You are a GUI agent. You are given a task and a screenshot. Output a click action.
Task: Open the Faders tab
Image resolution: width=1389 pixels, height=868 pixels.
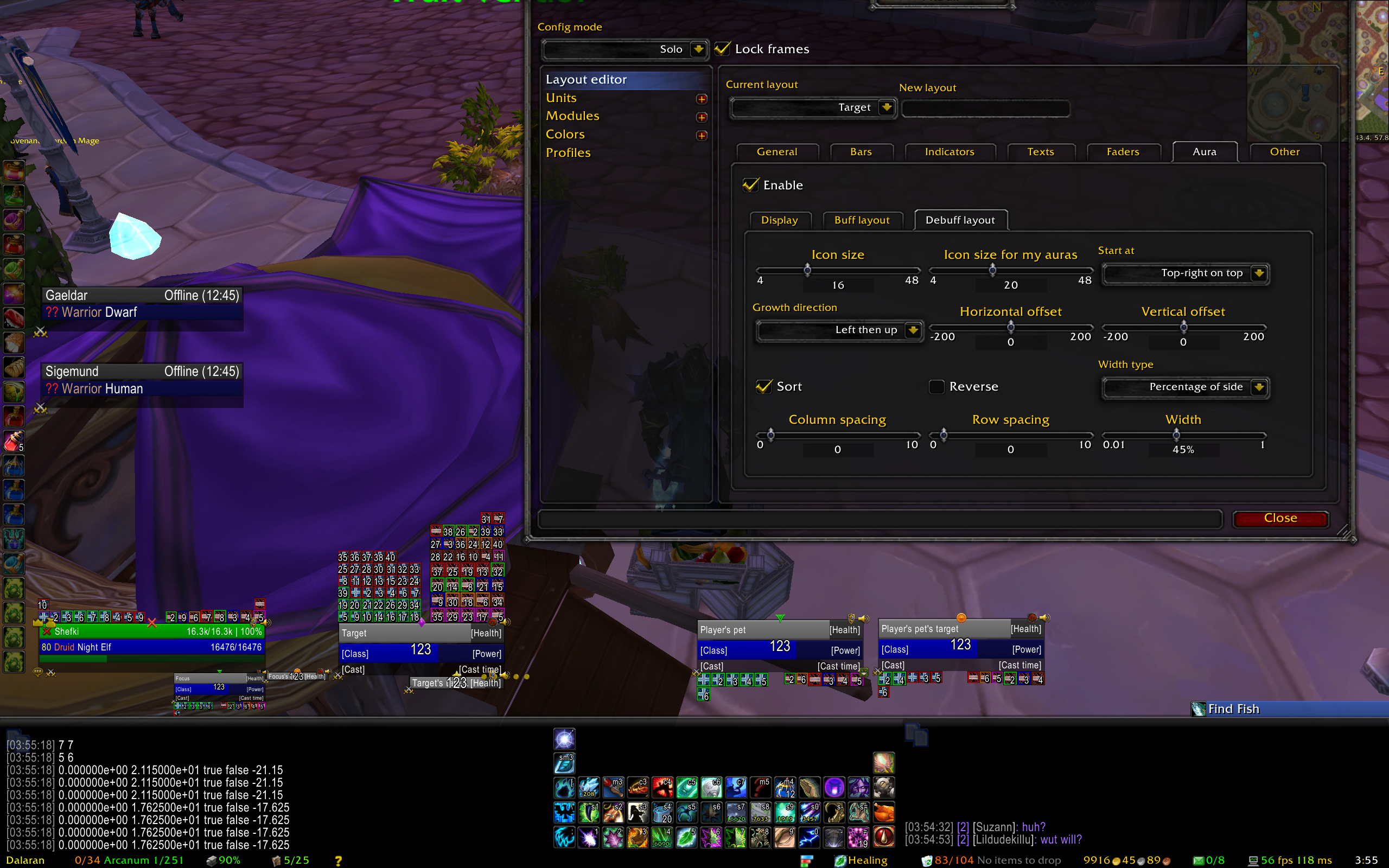(1123, 152)
